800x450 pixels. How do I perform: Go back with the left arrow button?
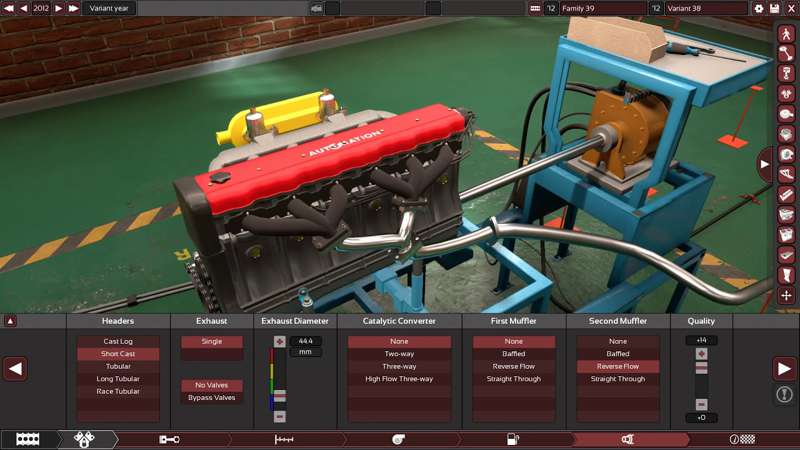[14, 369]
